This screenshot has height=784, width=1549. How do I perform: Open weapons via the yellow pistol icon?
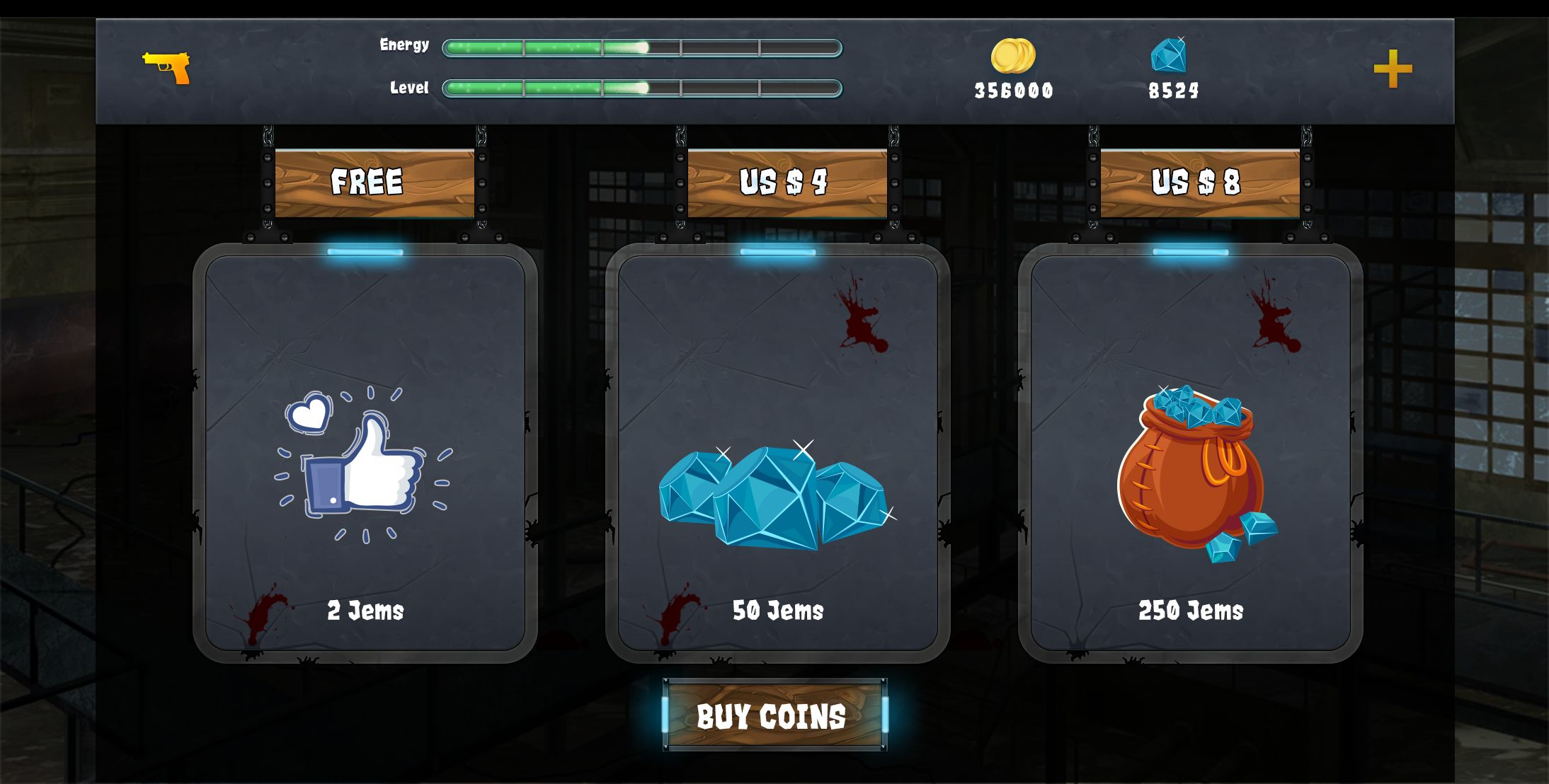[x=167, y=67]
